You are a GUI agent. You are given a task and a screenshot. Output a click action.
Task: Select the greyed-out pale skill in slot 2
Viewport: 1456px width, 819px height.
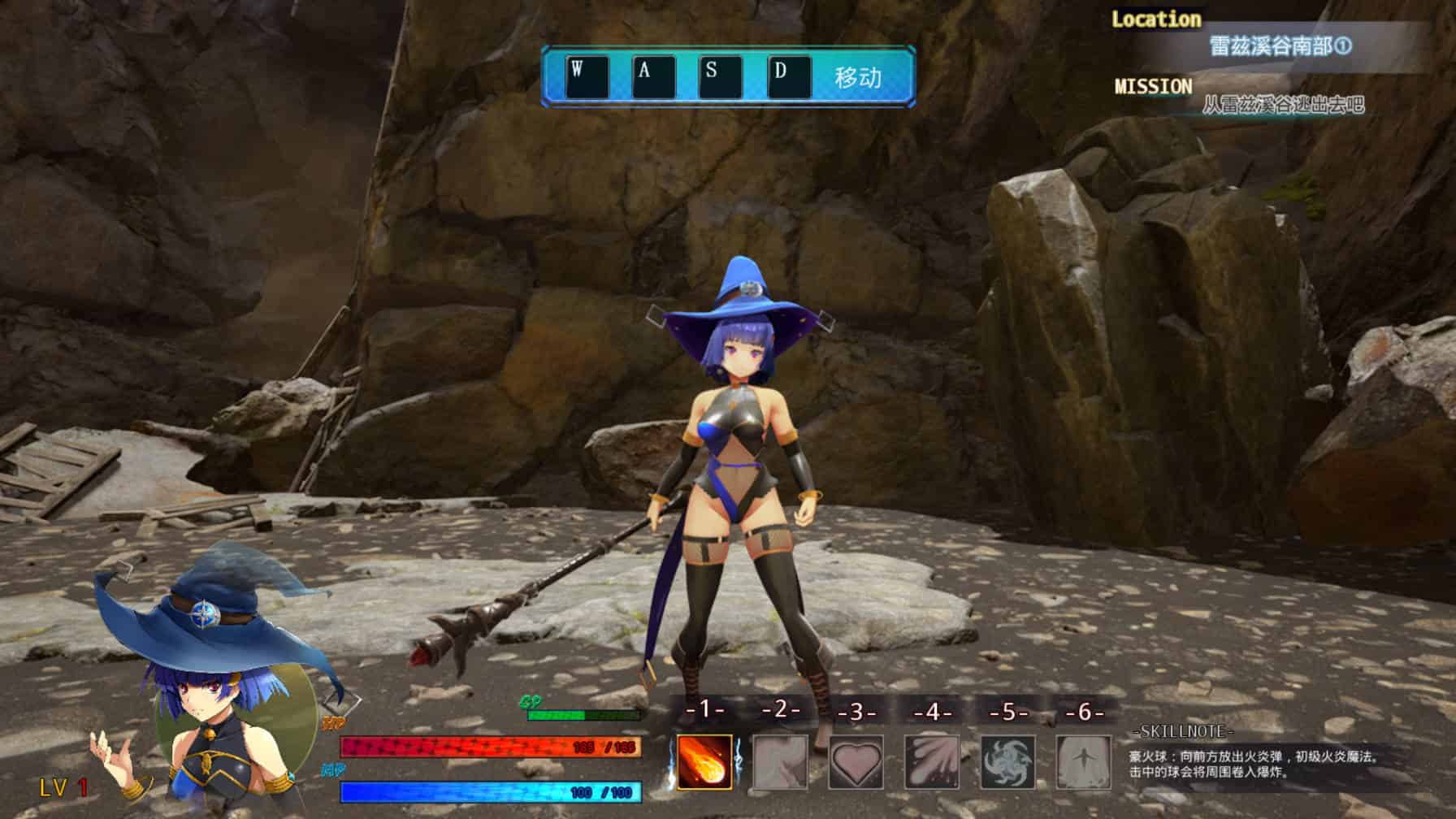click(x=780, y=761)
